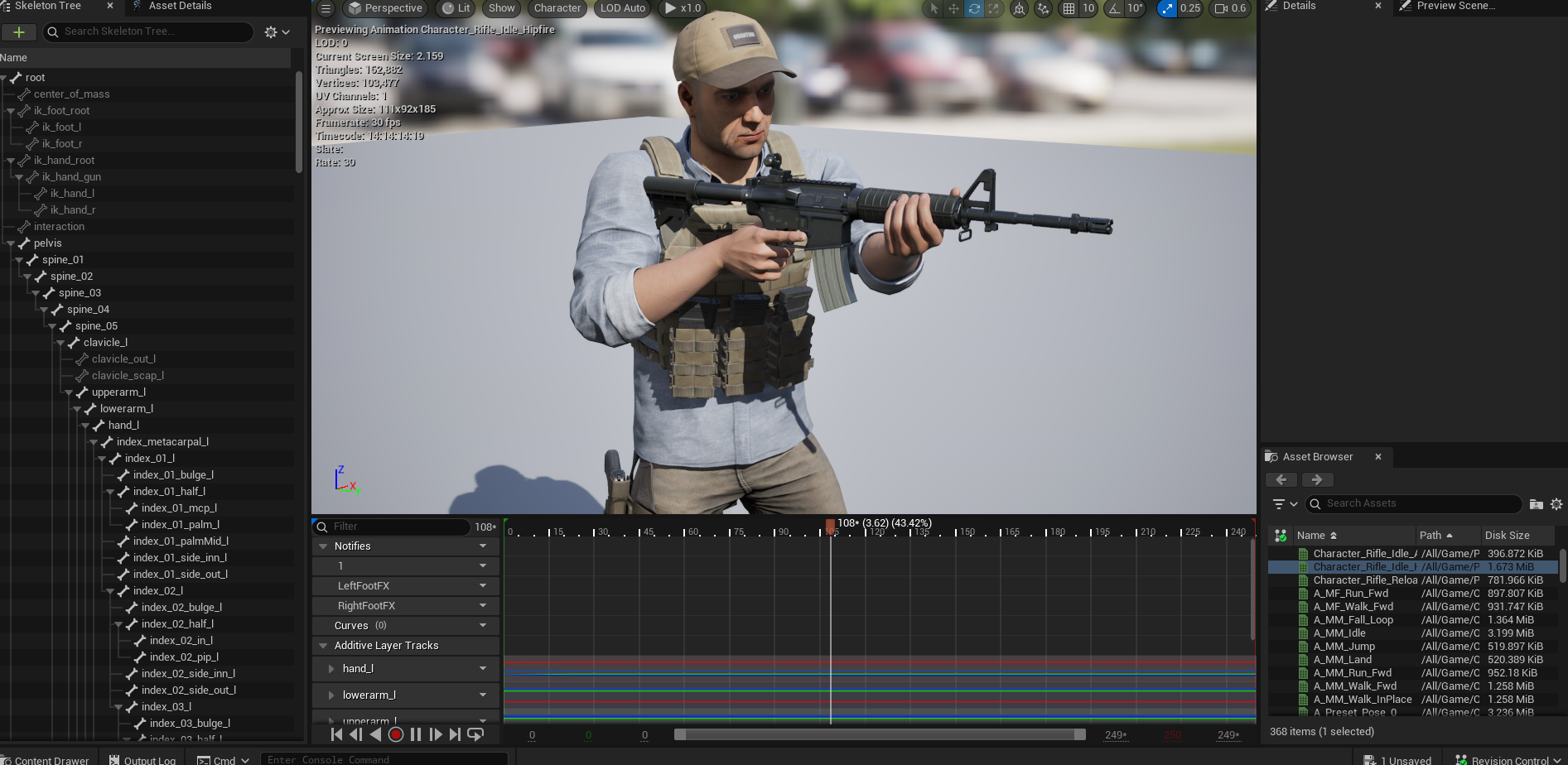The height and width of the screenshot is (765, 1568).
Task: Open the LOD Auto dropdown
Action: click(622, 8)
